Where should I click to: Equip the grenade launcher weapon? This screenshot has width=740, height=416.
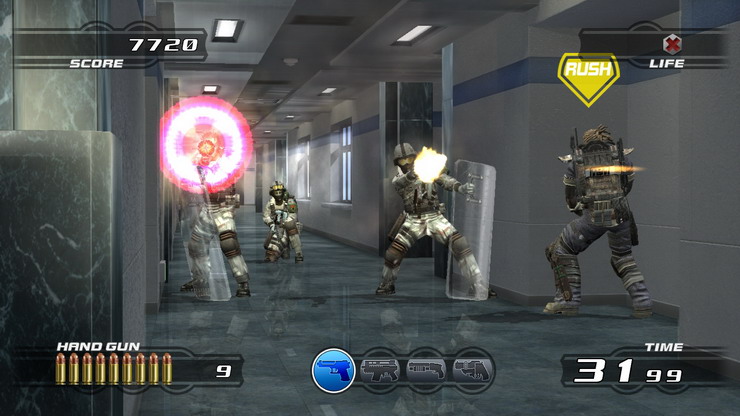coord(472,371)
